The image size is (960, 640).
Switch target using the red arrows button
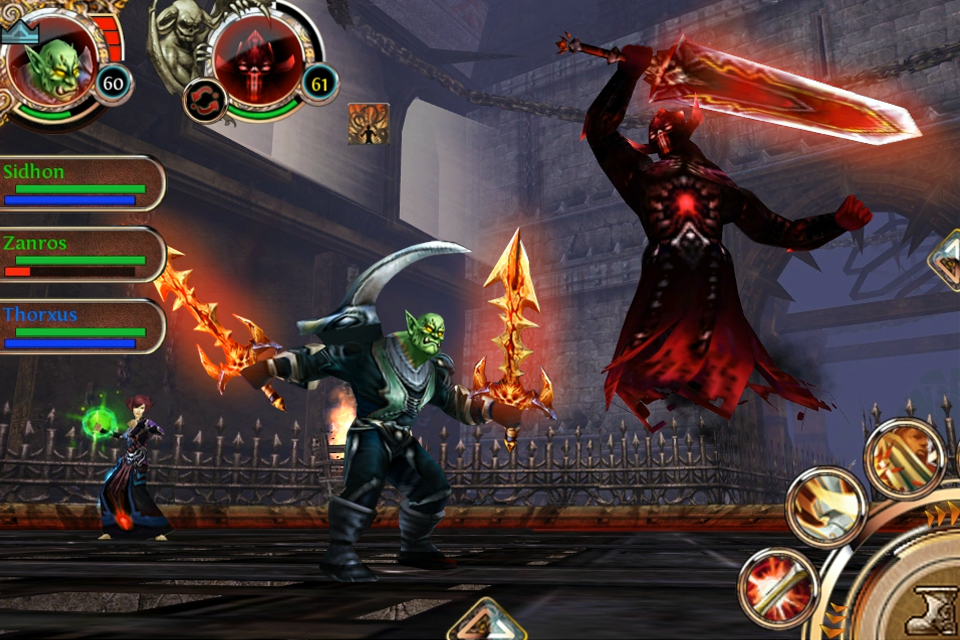click(x=204, y=101)
